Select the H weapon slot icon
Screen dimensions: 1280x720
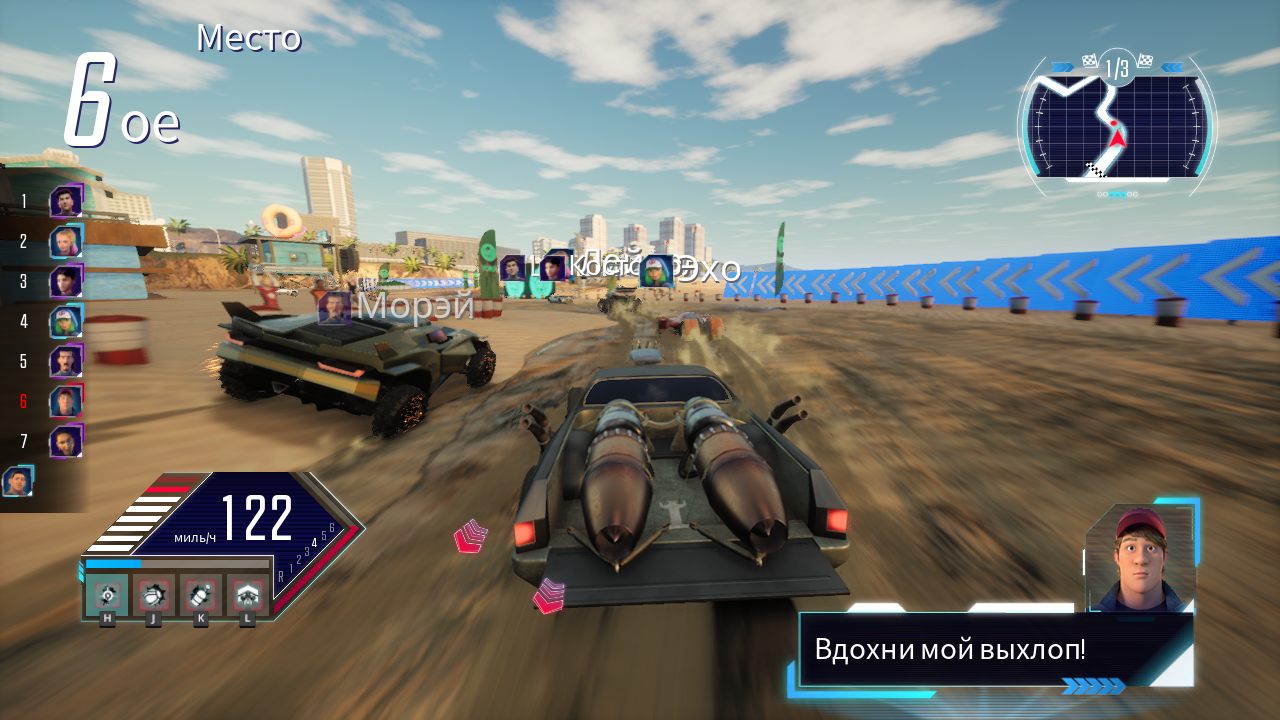[x=107, y=595]
